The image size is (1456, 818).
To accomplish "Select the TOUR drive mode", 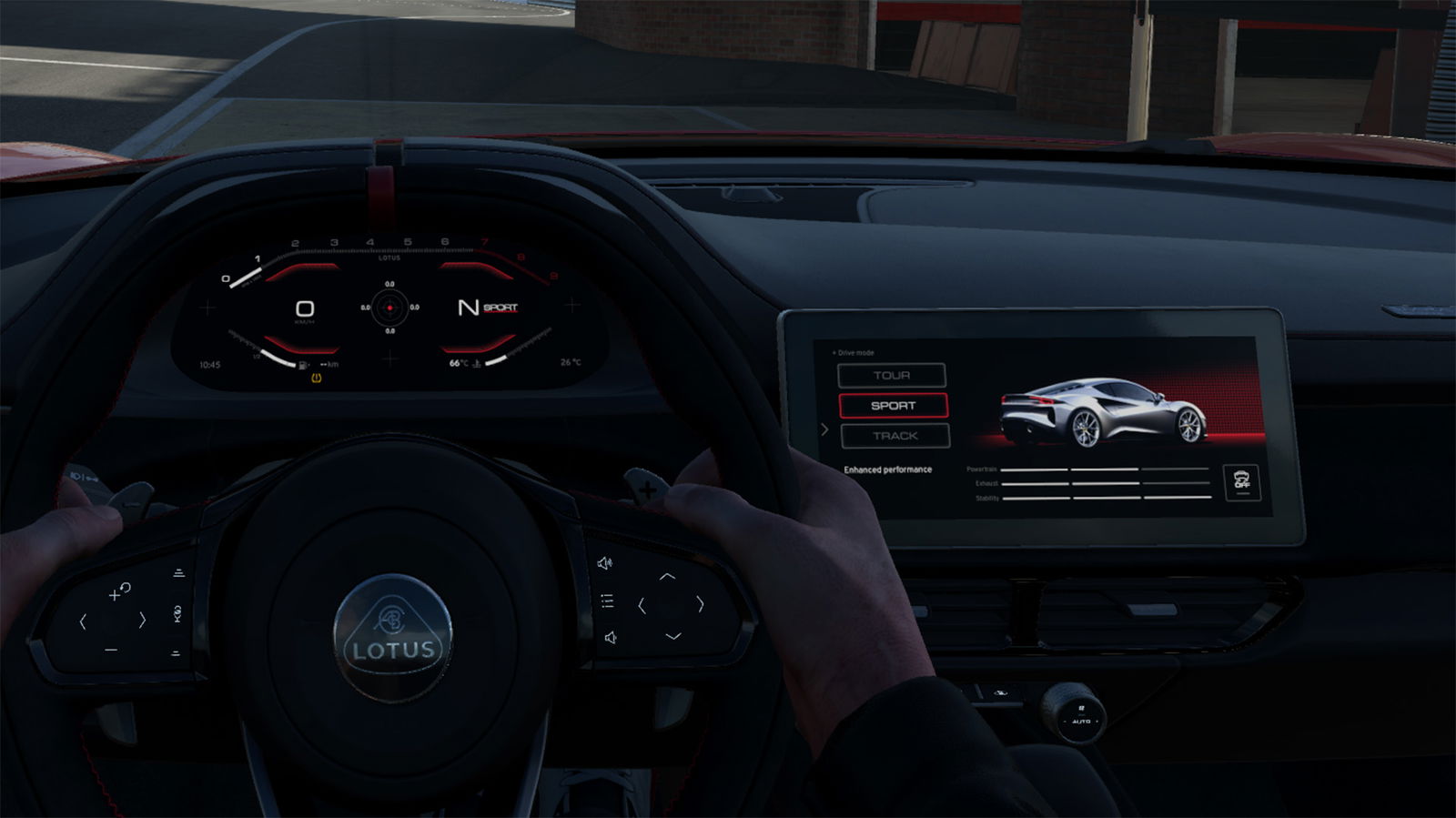I will coord(891,375).
